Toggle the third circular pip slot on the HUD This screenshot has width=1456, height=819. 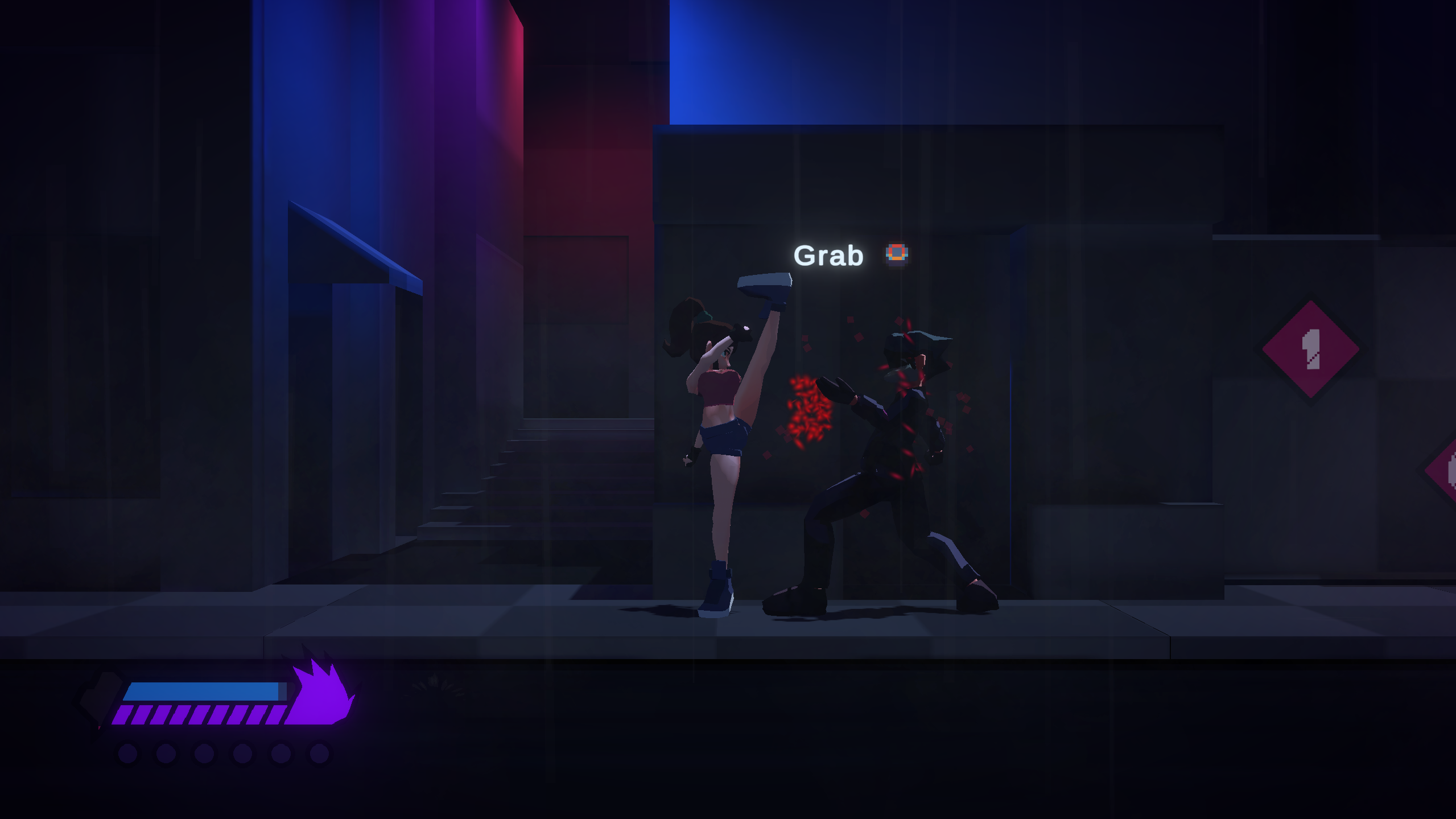point(203,755)
